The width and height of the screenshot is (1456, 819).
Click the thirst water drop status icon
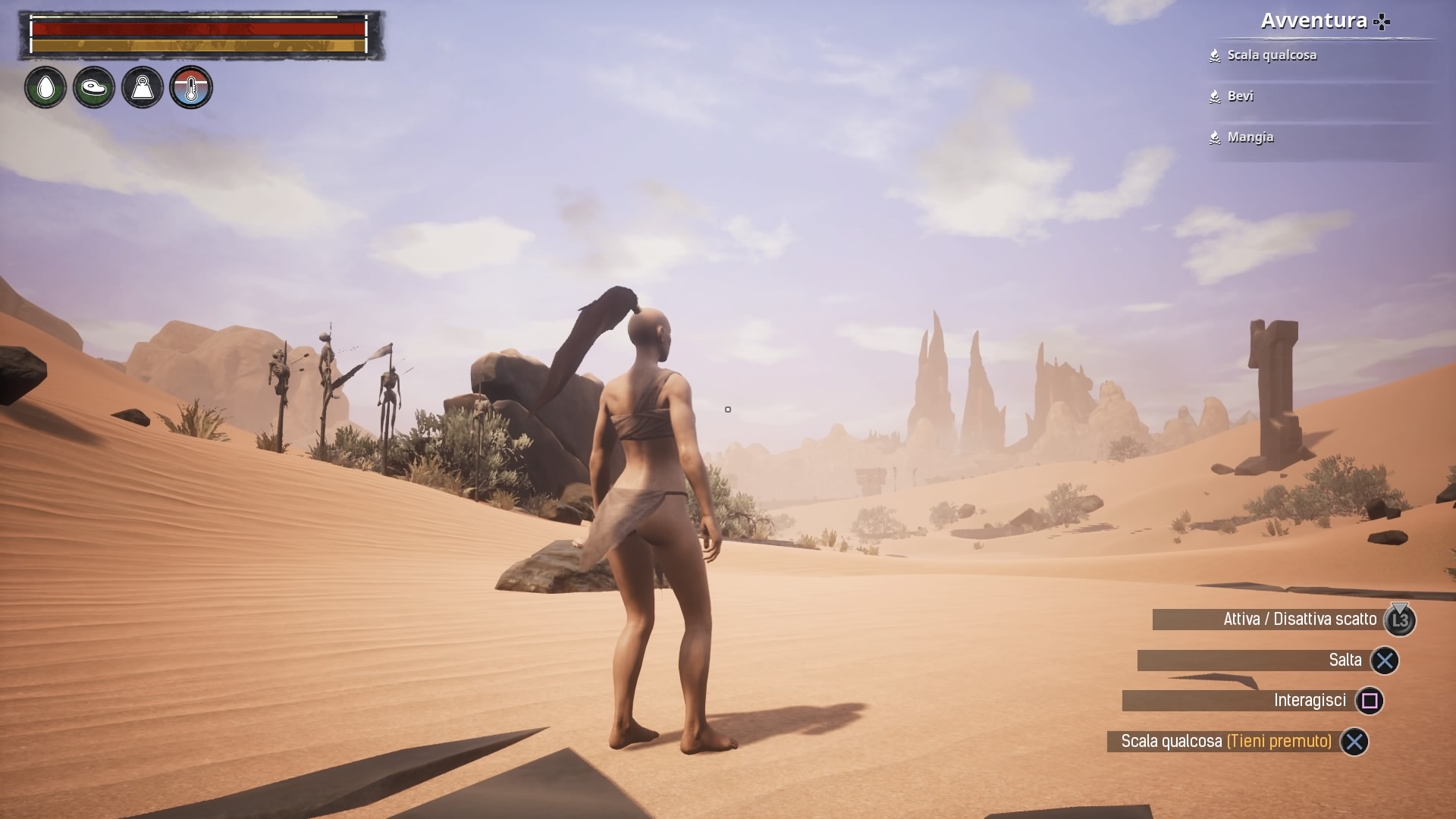pyautogui.click(x=45, y=87)
